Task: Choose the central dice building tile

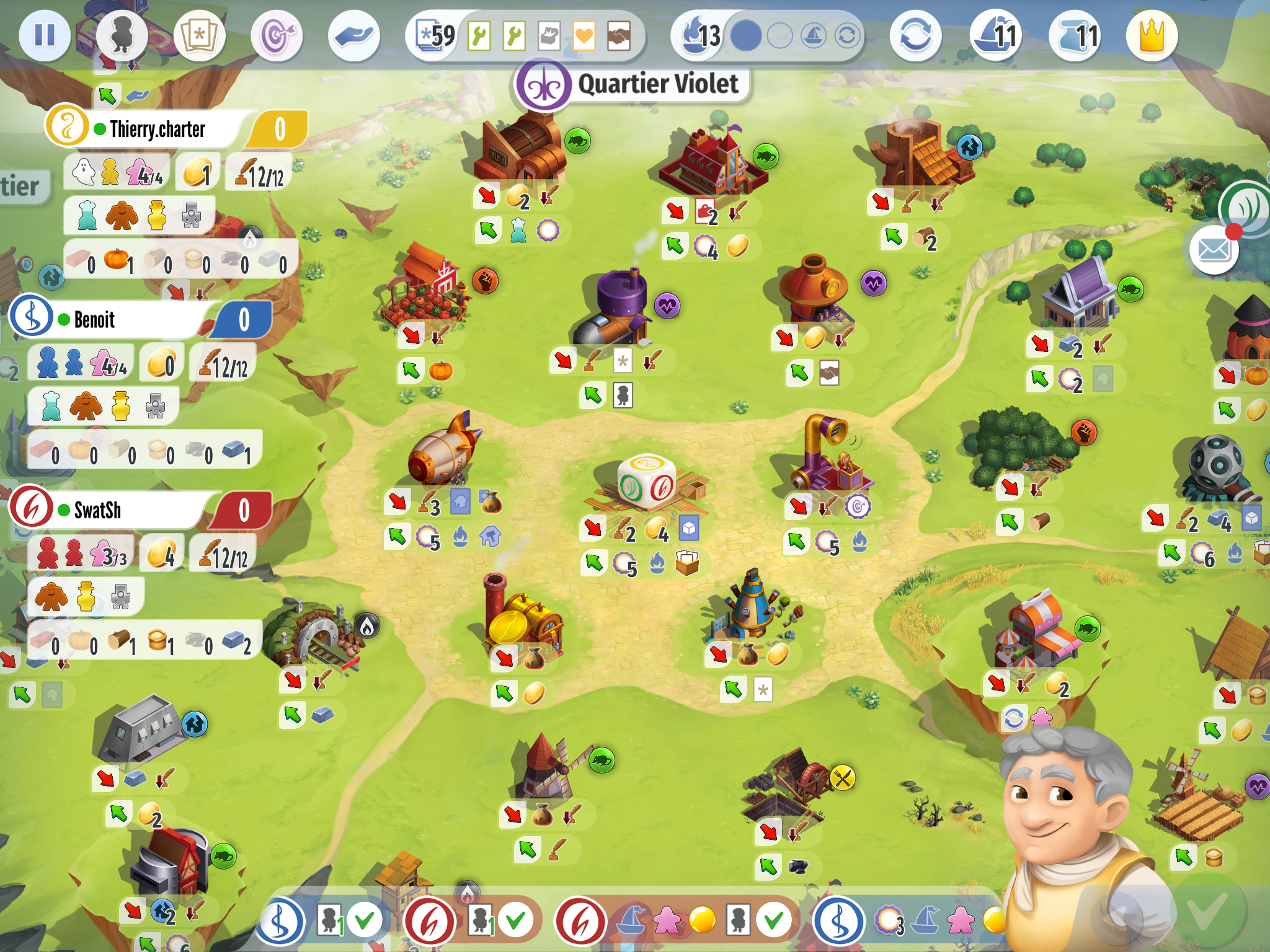Action: (x=646, y=480)
